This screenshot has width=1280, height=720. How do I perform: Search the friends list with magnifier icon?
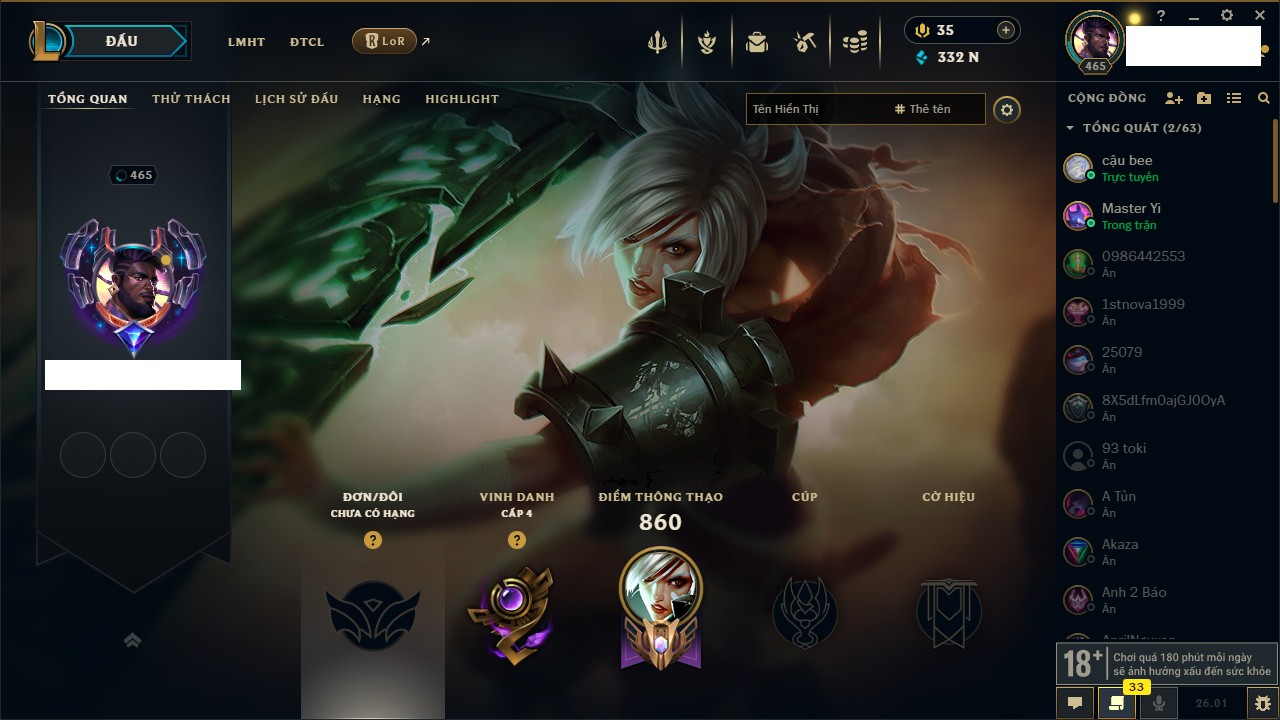coord(1264,98)
